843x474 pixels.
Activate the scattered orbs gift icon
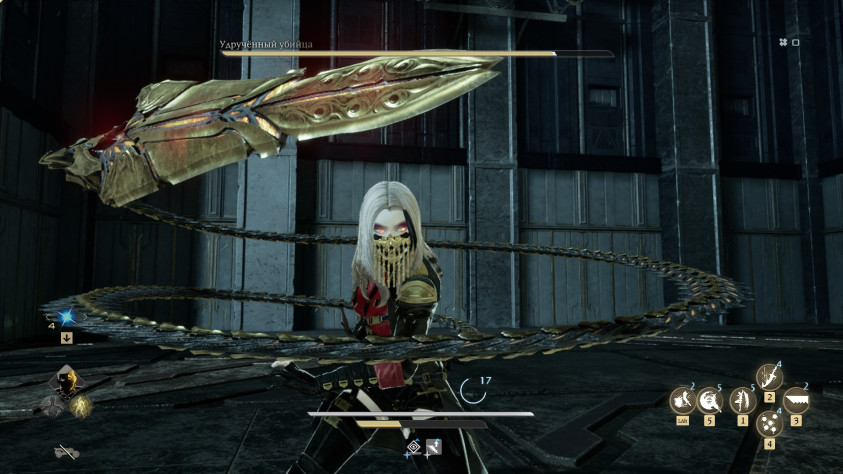[x=769, y=424]
